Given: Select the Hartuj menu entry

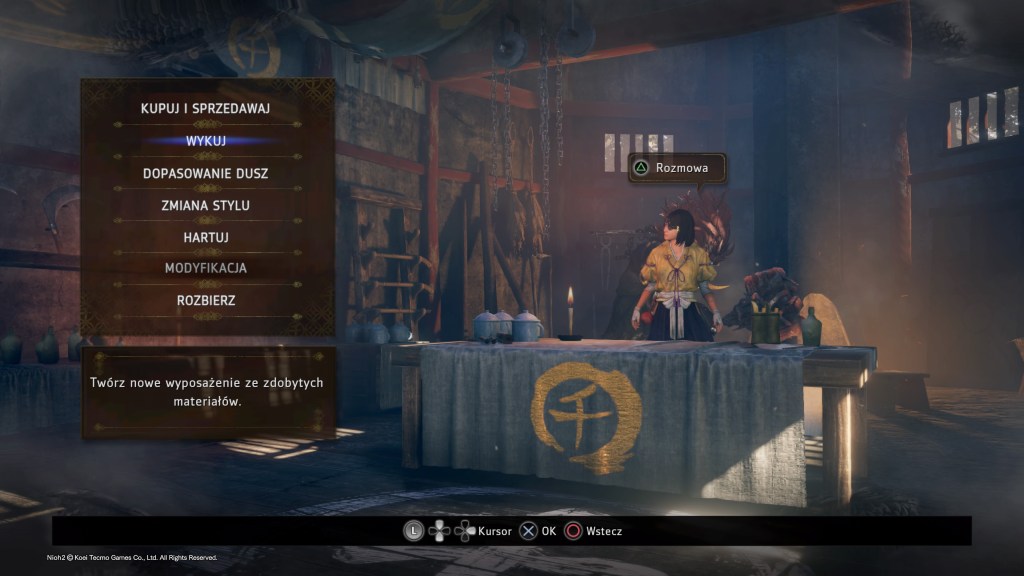Looking at the screenshot, I should coord(206,237).
